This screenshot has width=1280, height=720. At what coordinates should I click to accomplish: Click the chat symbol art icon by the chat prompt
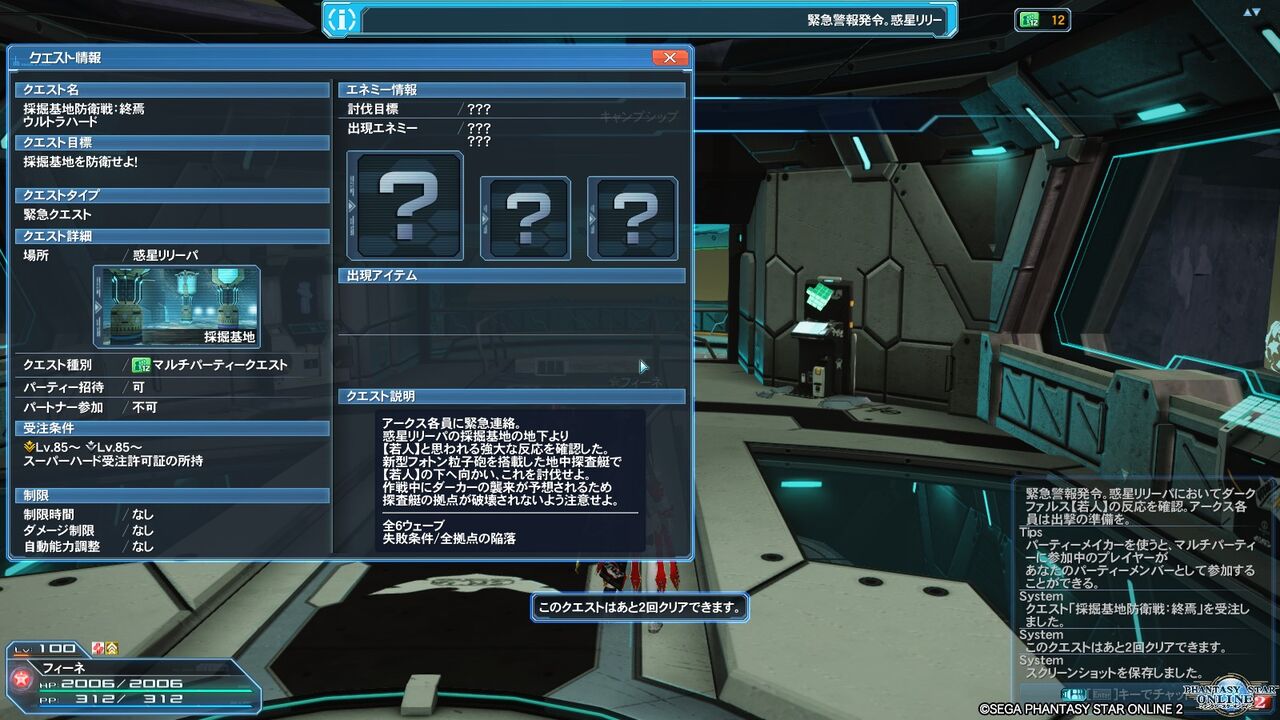1074,693
